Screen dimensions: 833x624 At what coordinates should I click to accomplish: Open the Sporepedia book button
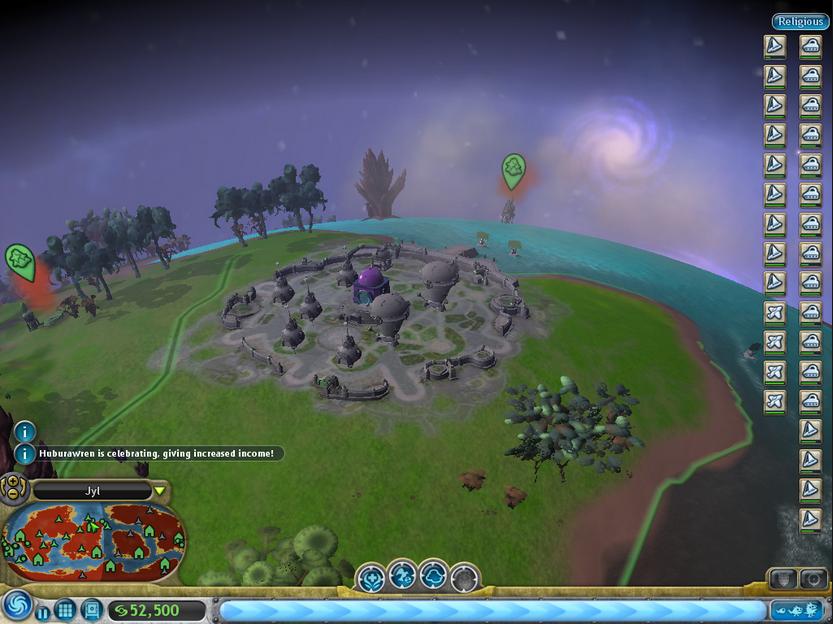point(91,609)
